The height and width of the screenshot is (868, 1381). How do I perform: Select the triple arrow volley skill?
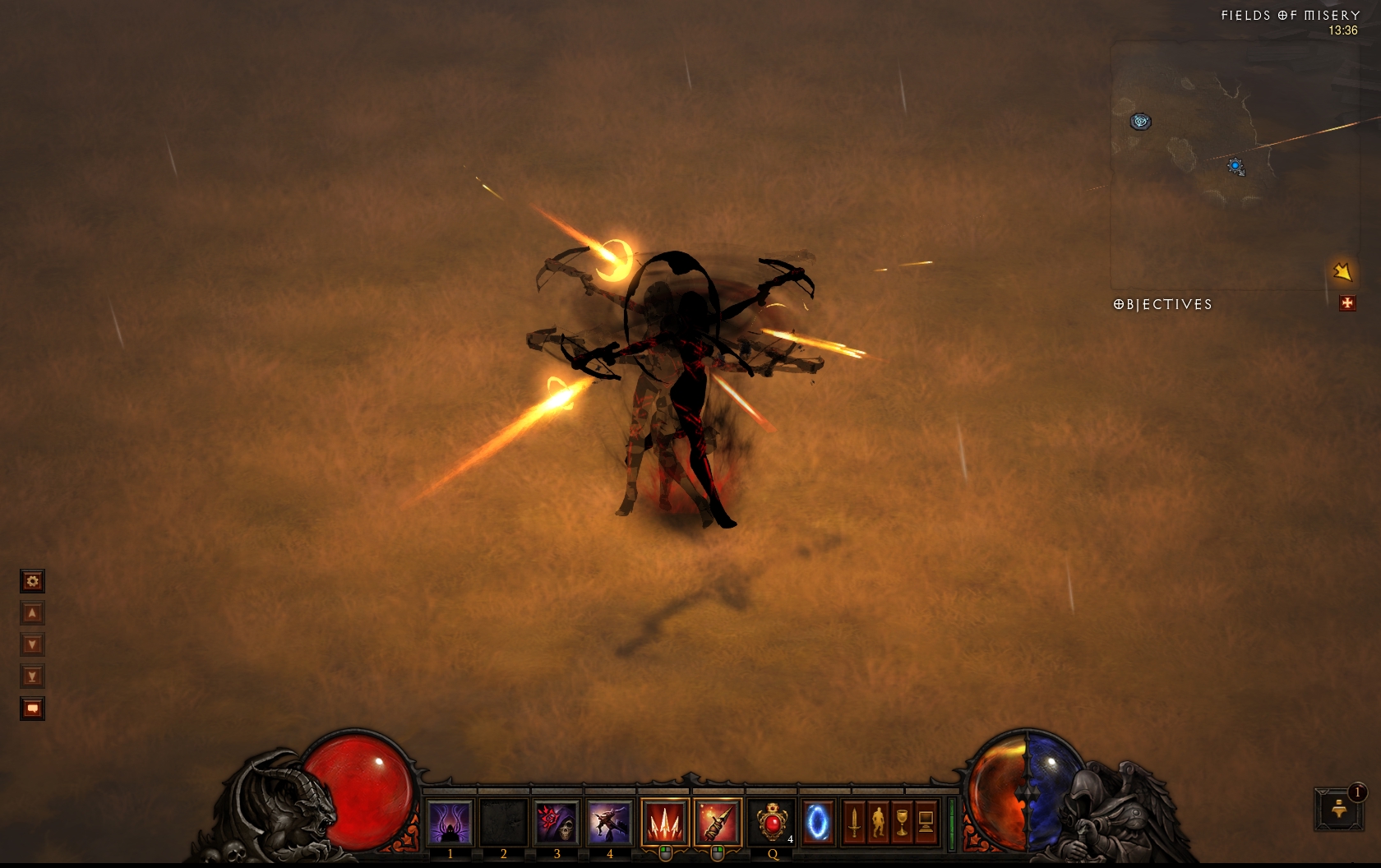click(x=664, y=822)
